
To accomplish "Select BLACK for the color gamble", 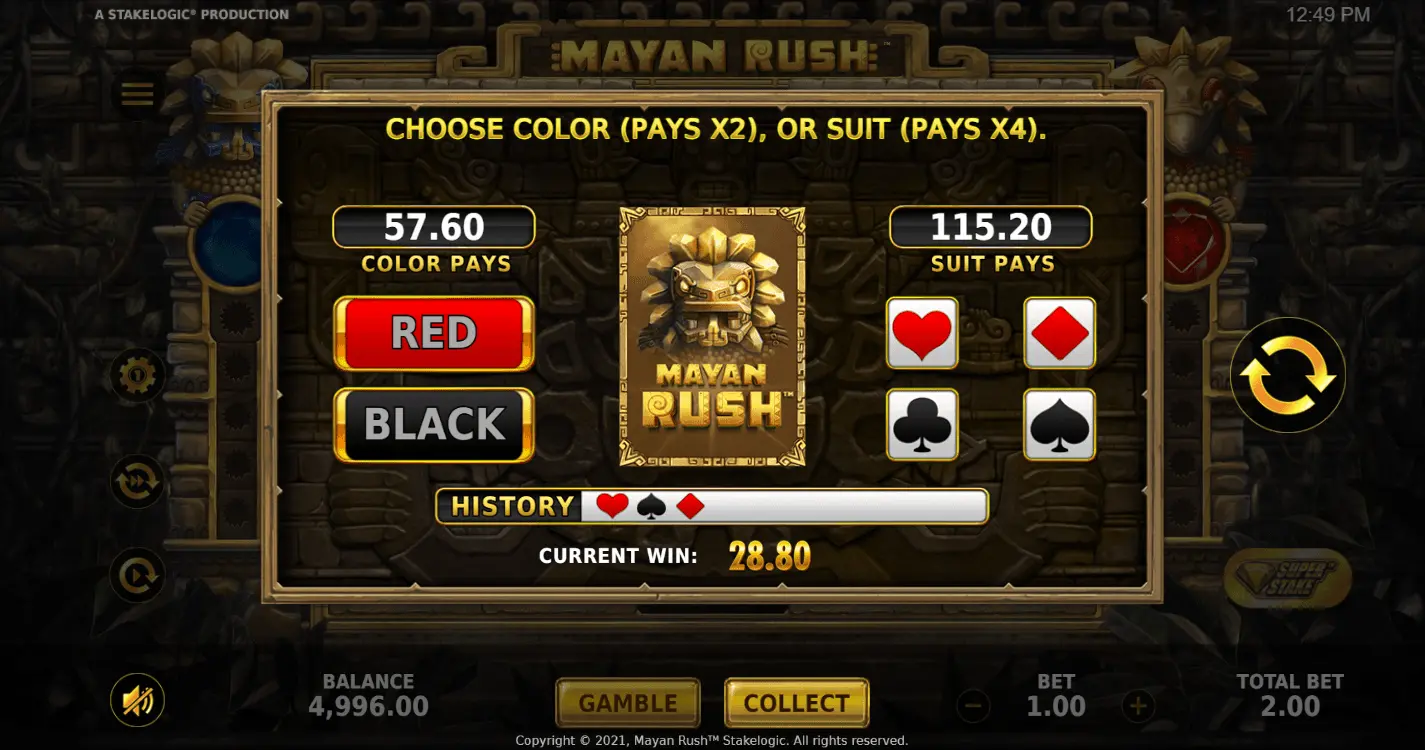I will (x=433, y=424).
